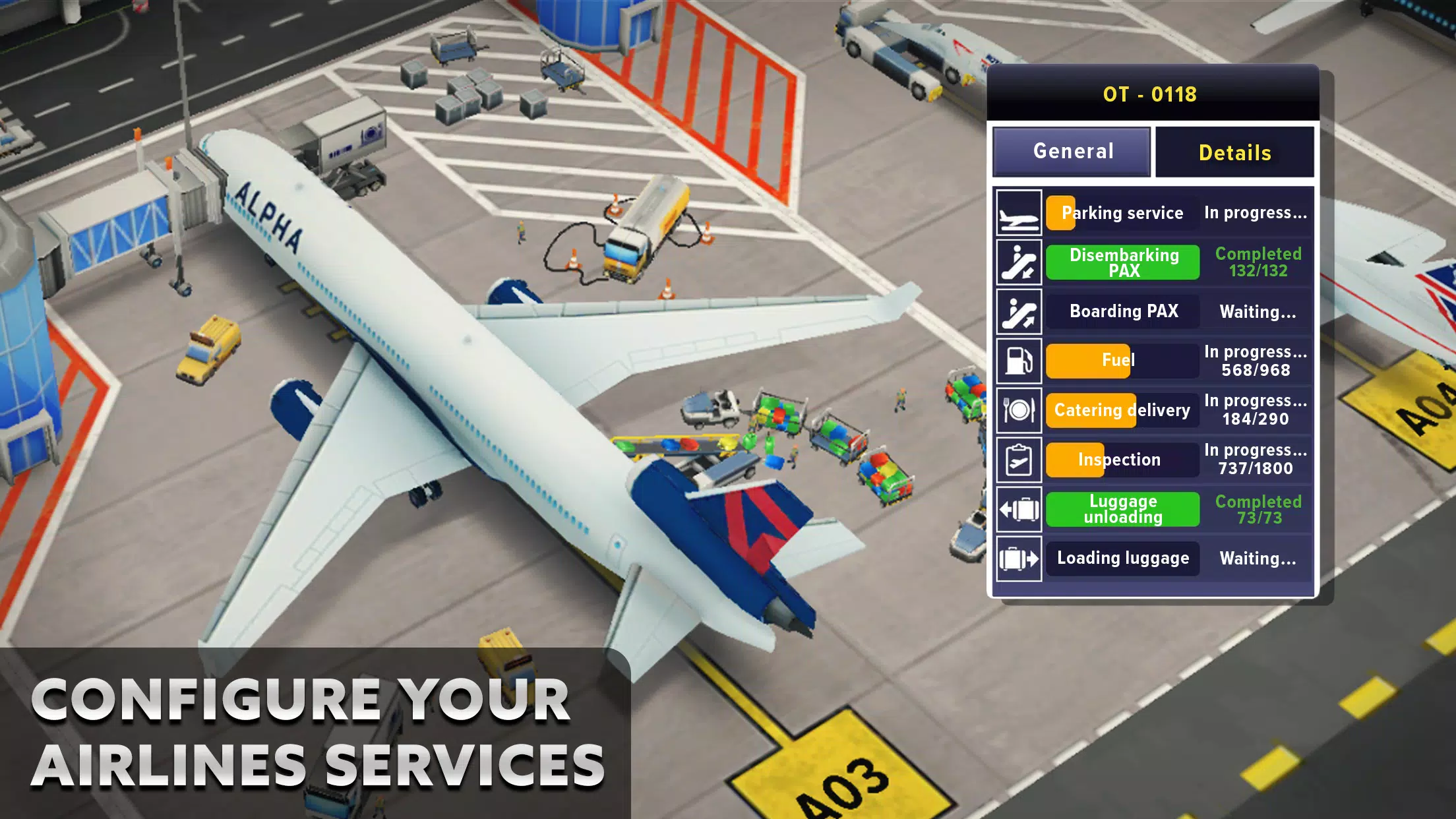Viewport: 1456px width, 819px height.
Task: Select the loading luggage suitcase icon
Action: pyautogui.click(x=1019, y=559)
